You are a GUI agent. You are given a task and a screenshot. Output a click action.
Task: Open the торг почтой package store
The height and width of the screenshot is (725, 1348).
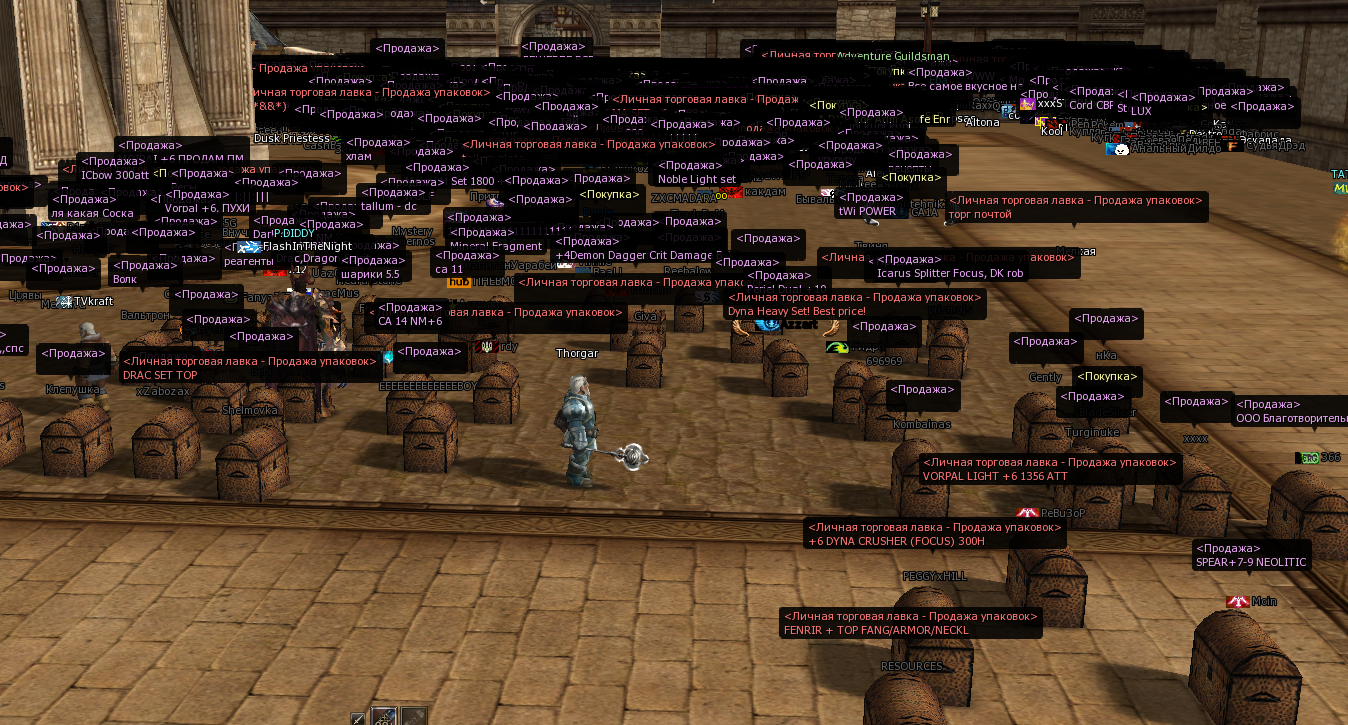[980, 214]
